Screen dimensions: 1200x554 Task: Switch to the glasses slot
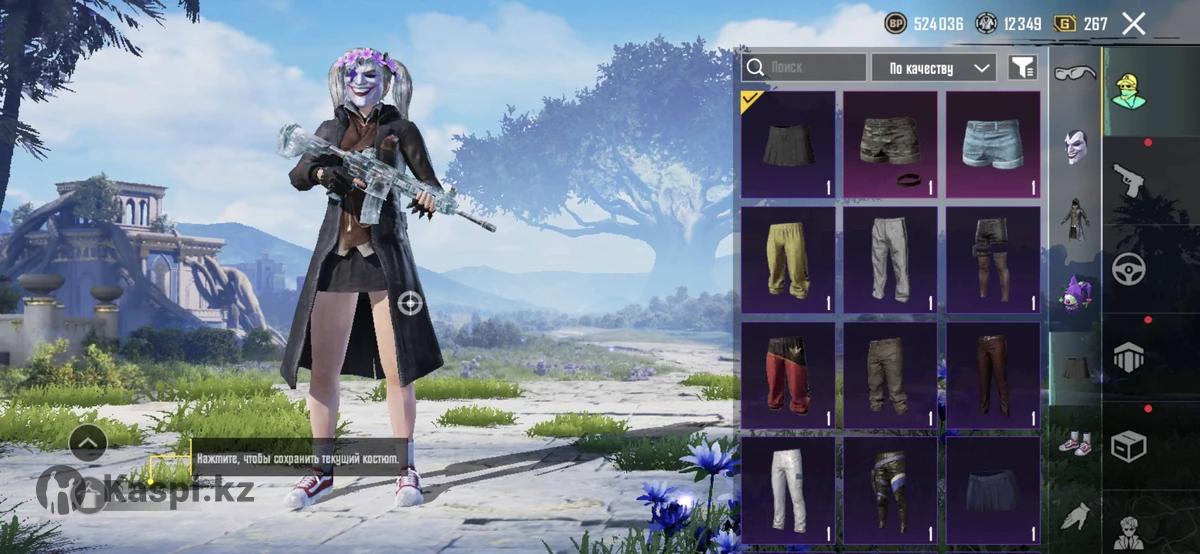tap(1075, 72)
